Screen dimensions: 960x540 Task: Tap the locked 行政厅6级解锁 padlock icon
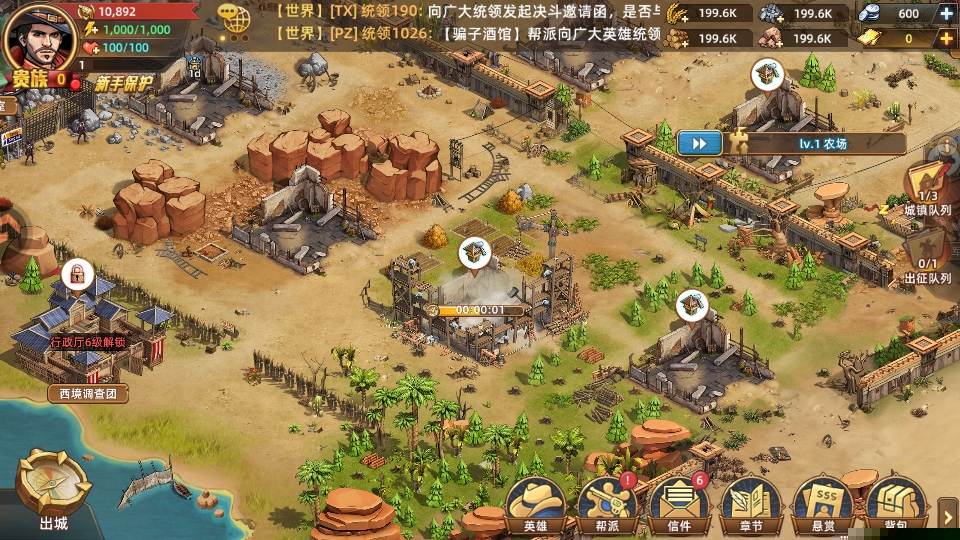(74, 273)
